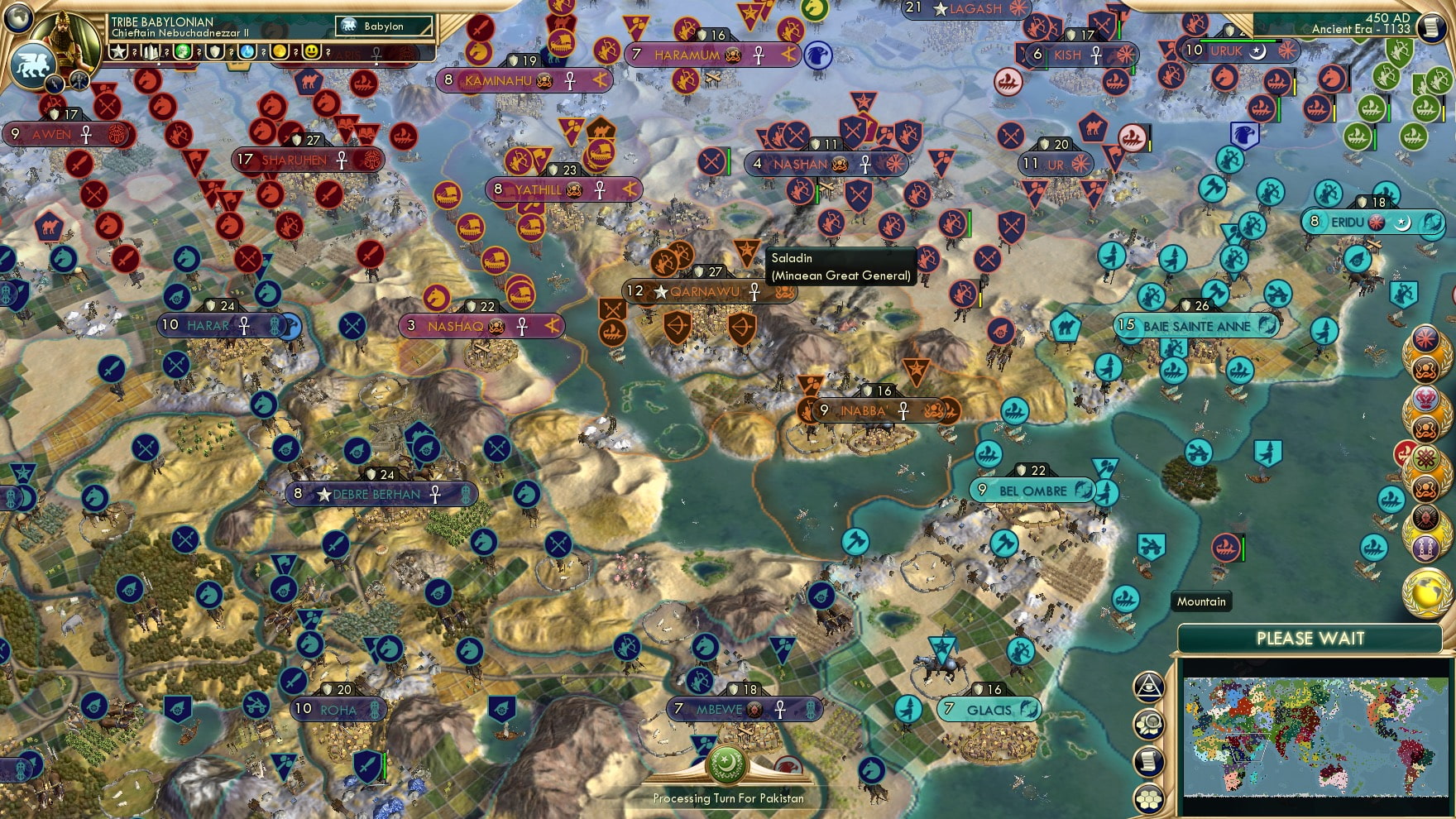Viewport: 1456px width, 819px height.
Task: Expand the culture meter arrow under the ribbon
Action: pos(160,64)
